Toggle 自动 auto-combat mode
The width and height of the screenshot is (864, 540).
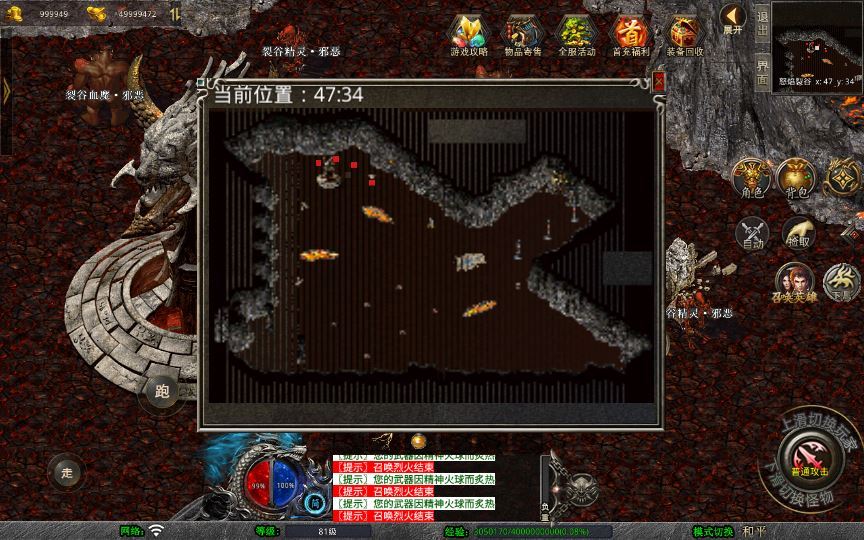pyautogui.click(x=751, y=234)
